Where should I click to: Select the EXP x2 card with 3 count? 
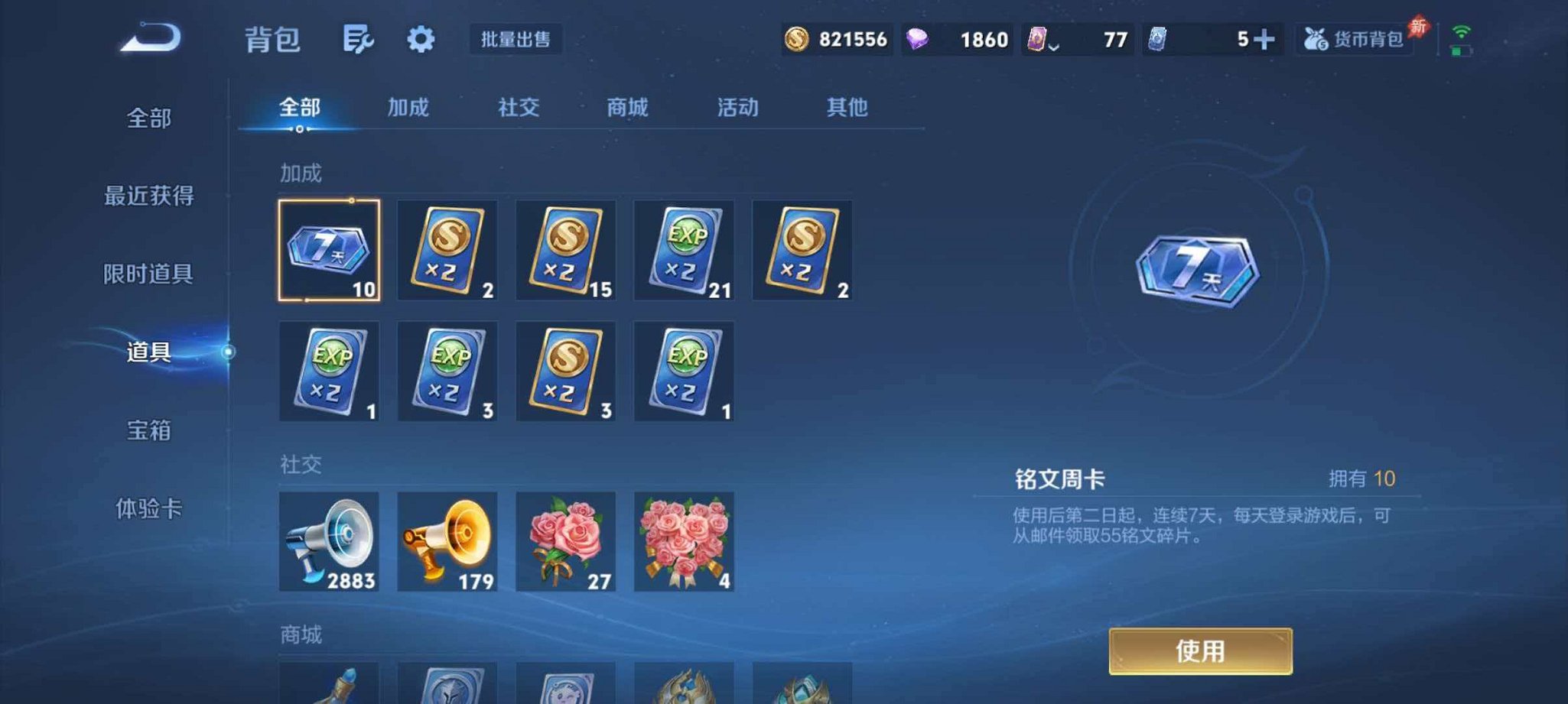click(447, 372)
